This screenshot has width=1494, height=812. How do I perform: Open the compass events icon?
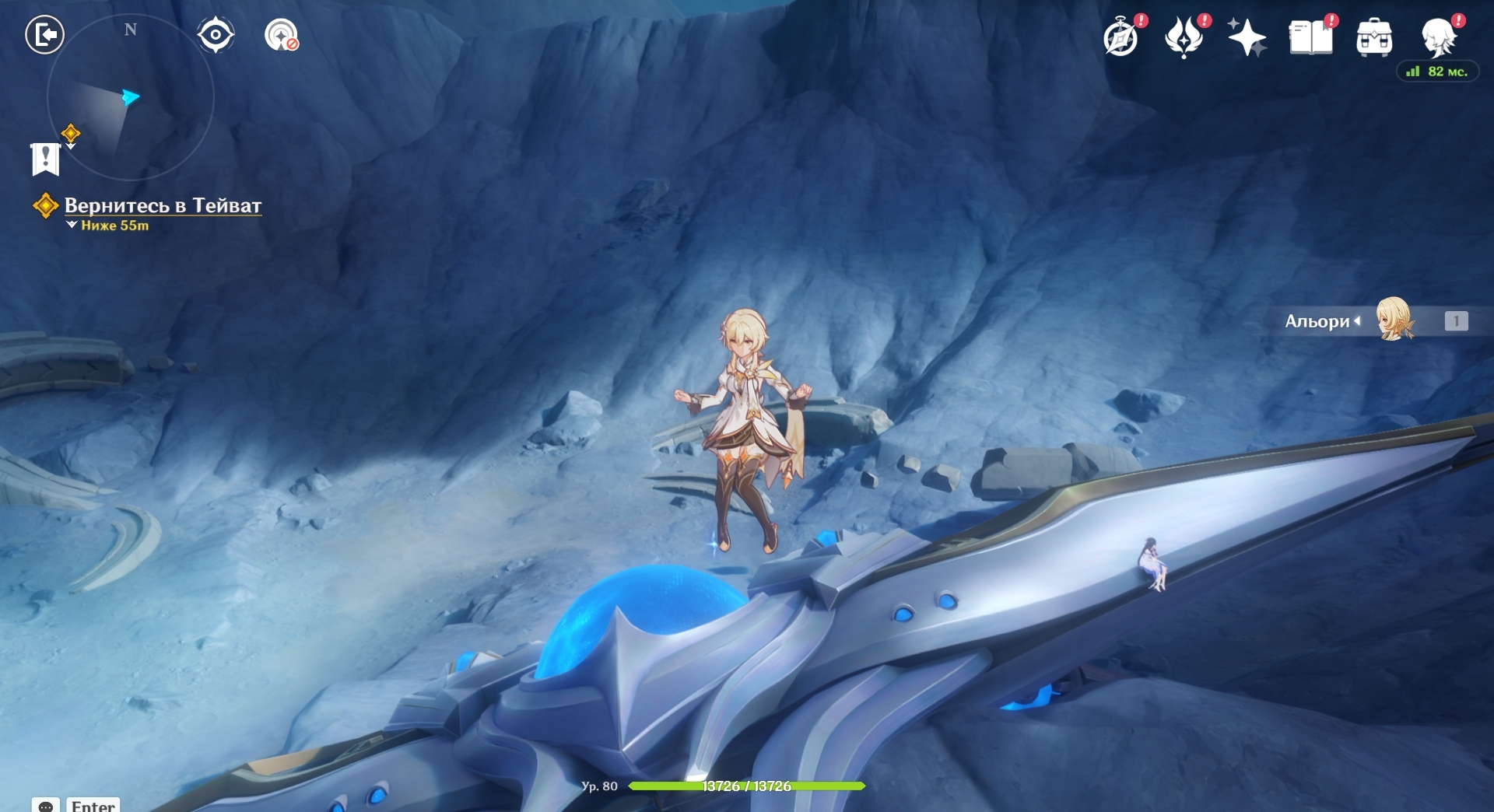tap(1121, 37)
